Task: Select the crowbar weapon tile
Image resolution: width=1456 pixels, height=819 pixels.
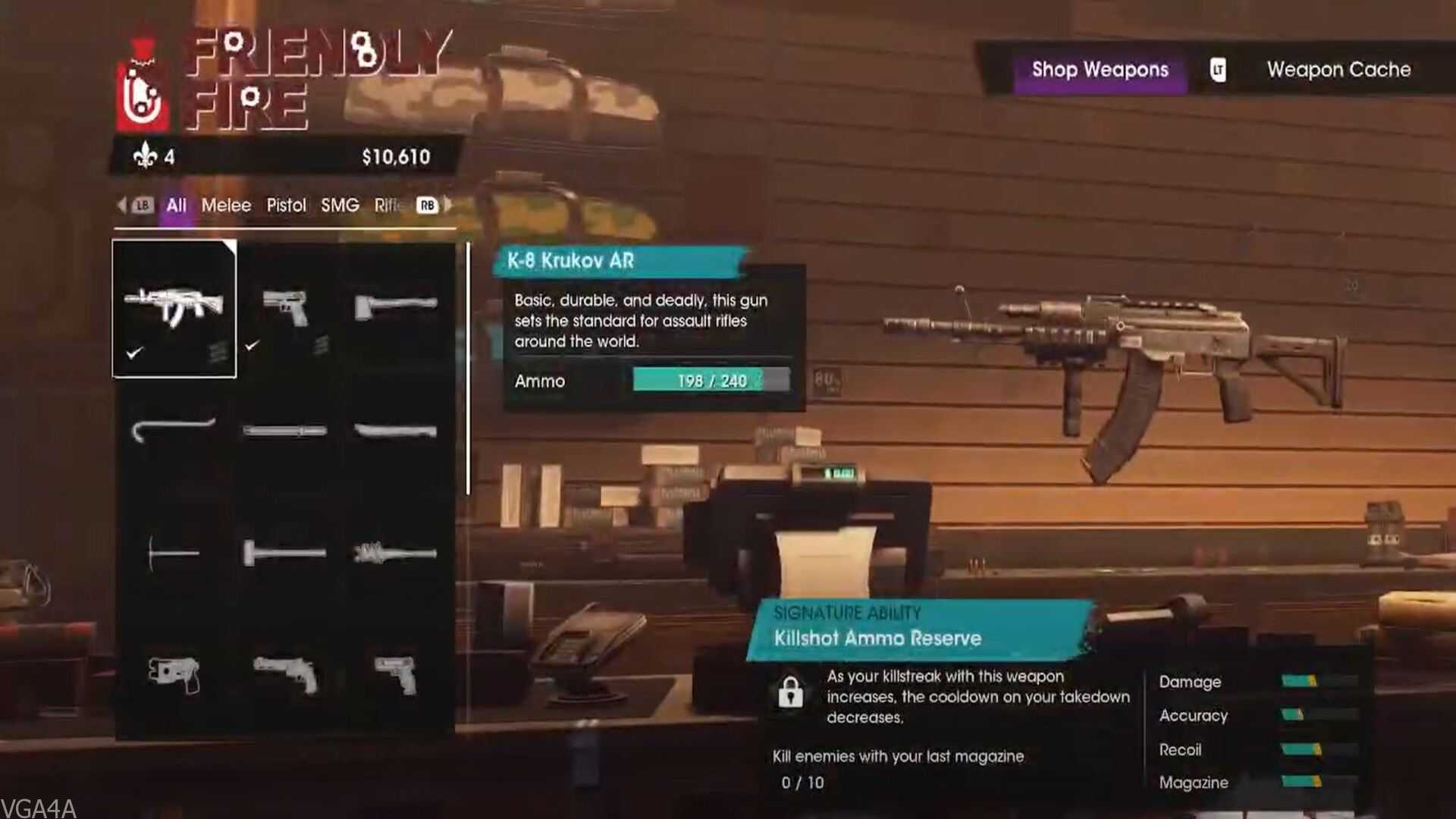Action: (x=174, y=430)
